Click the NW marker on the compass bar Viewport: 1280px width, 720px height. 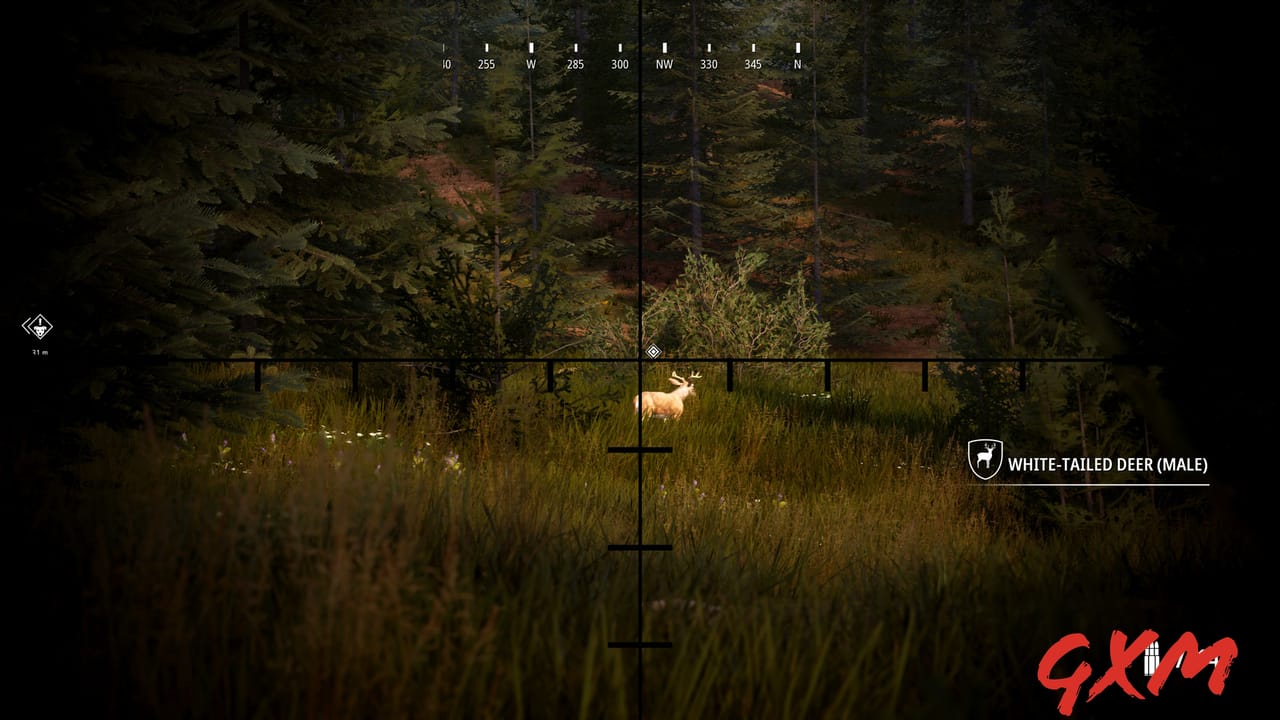pyautogui.click(x=664, y=62)
